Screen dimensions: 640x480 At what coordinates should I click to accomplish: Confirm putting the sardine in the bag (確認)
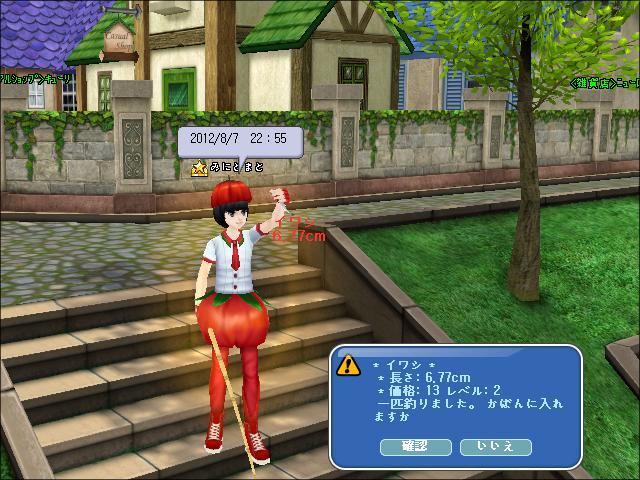[414, 447]
